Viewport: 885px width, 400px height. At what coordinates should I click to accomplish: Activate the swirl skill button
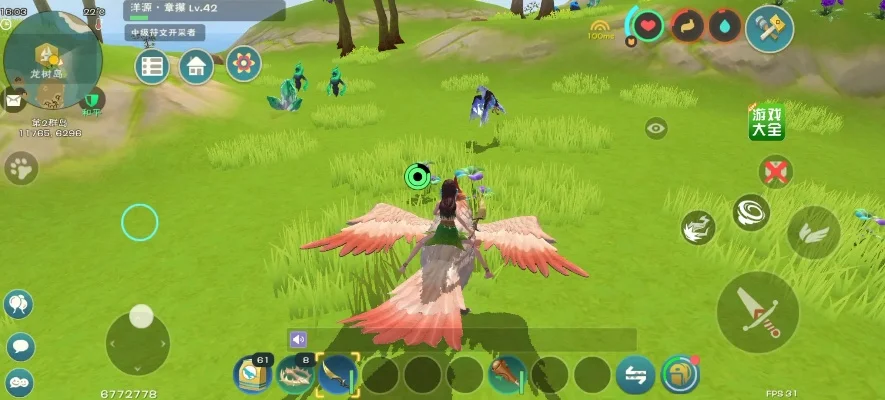(751, 212)
